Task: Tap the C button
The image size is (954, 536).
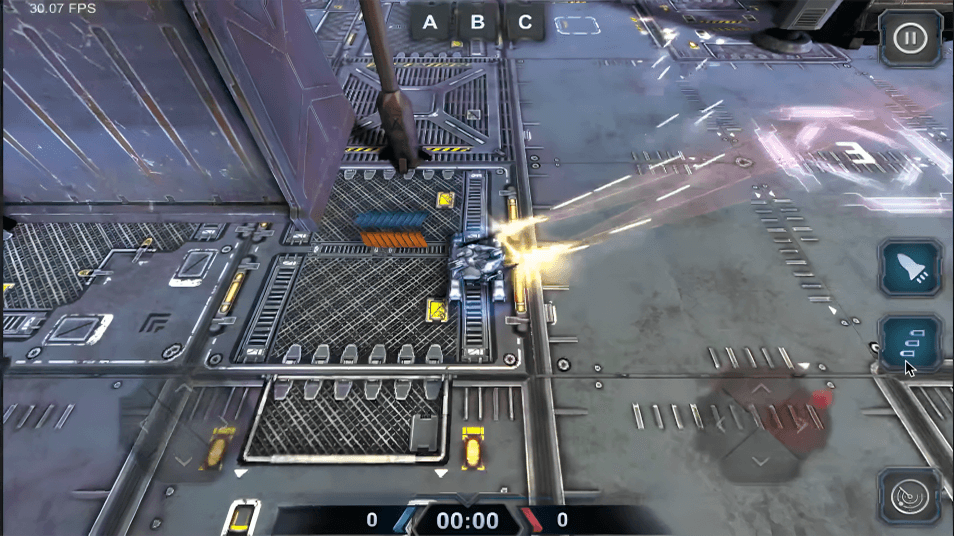Action: click(x=525, y=22)
